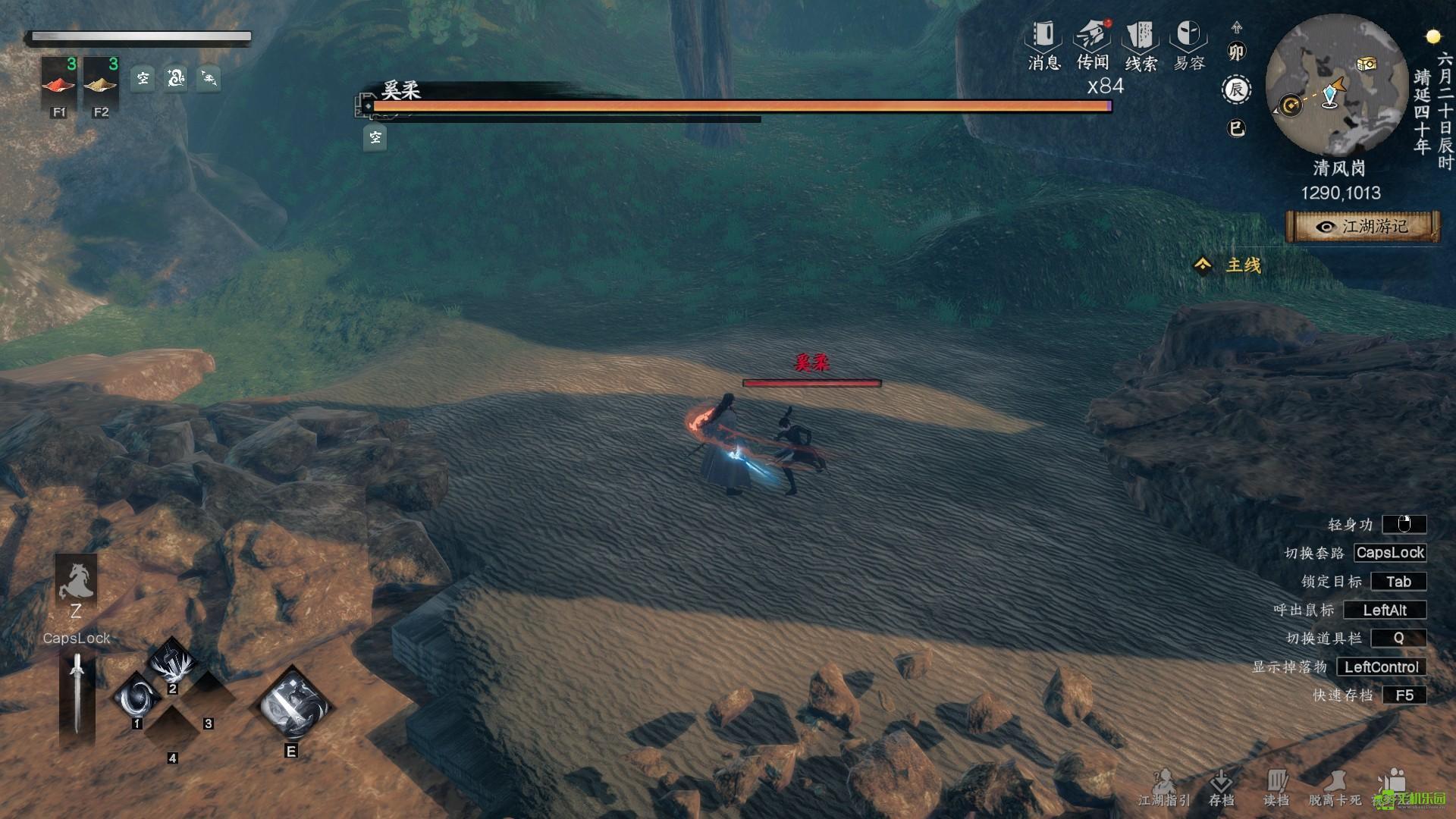Open the 传闻 rumors panel

[x=1093, y=44]
